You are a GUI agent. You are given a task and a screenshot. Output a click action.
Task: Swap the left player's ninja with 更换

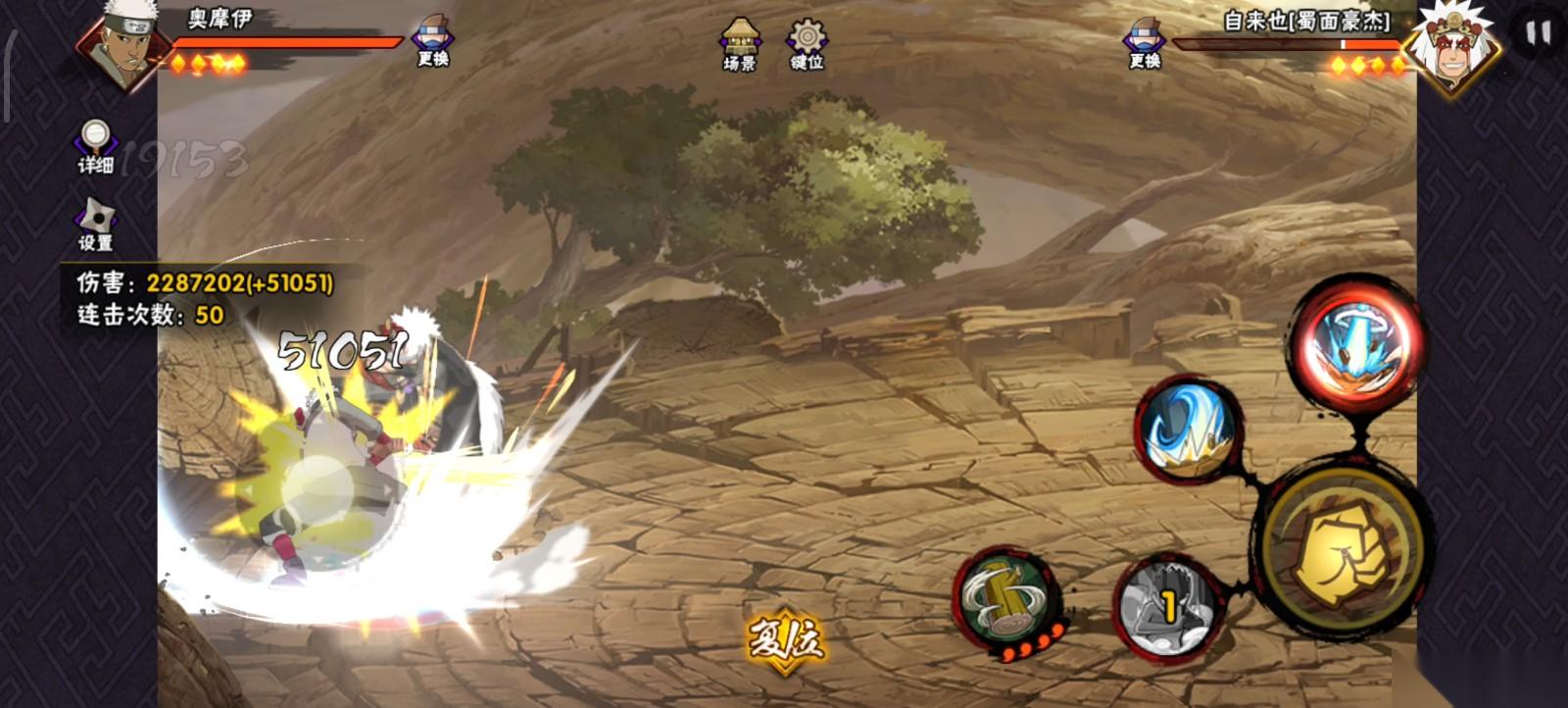pos(432,42)
